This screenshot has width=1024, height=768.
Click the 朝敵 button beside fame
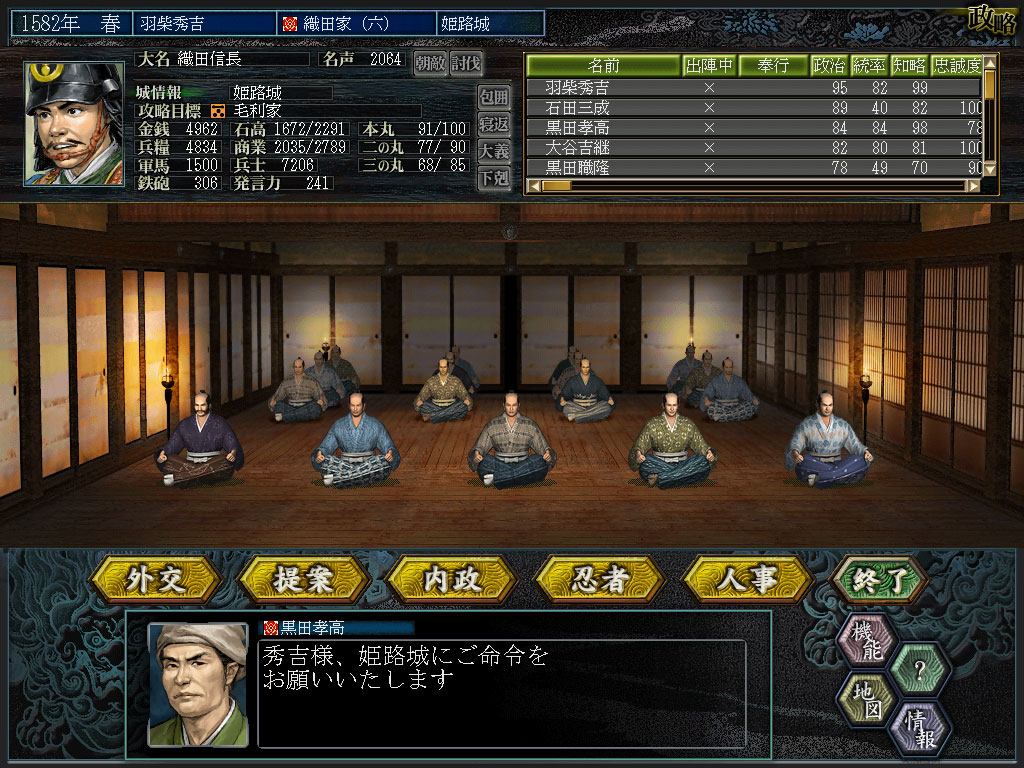point(431,63)
